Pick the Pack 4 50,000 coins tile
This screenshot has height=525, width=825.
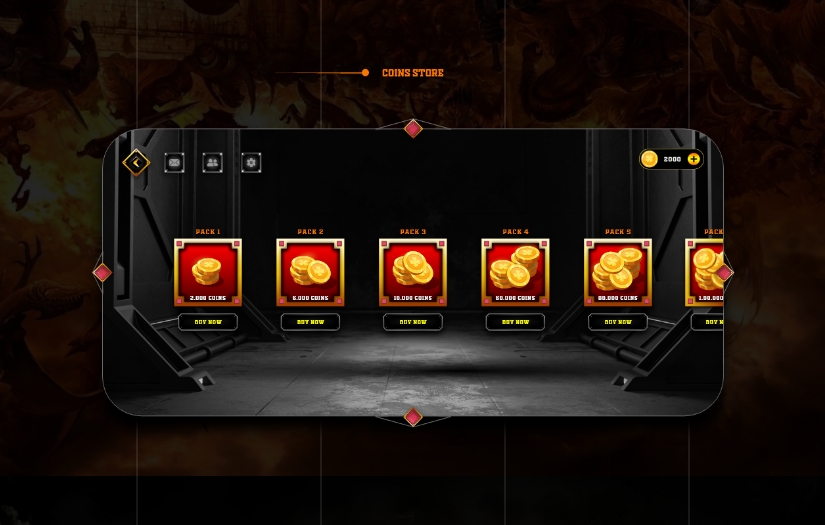(515, 272)
